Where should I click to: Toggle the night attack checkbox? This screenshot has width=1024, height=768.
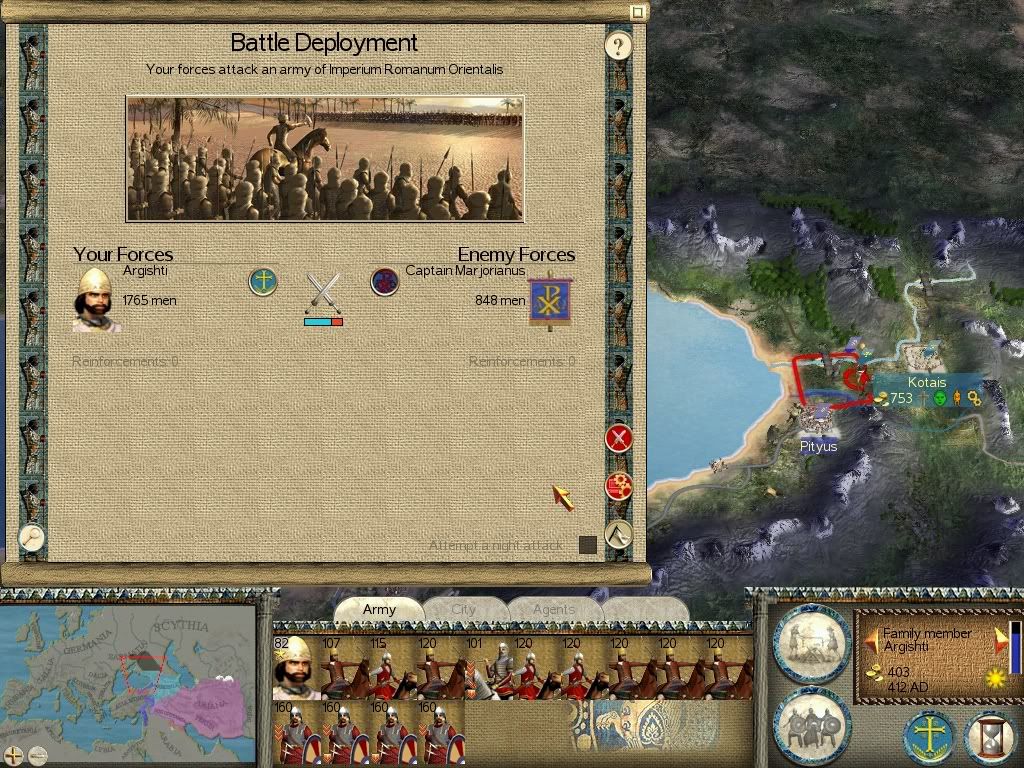[588, 545]
